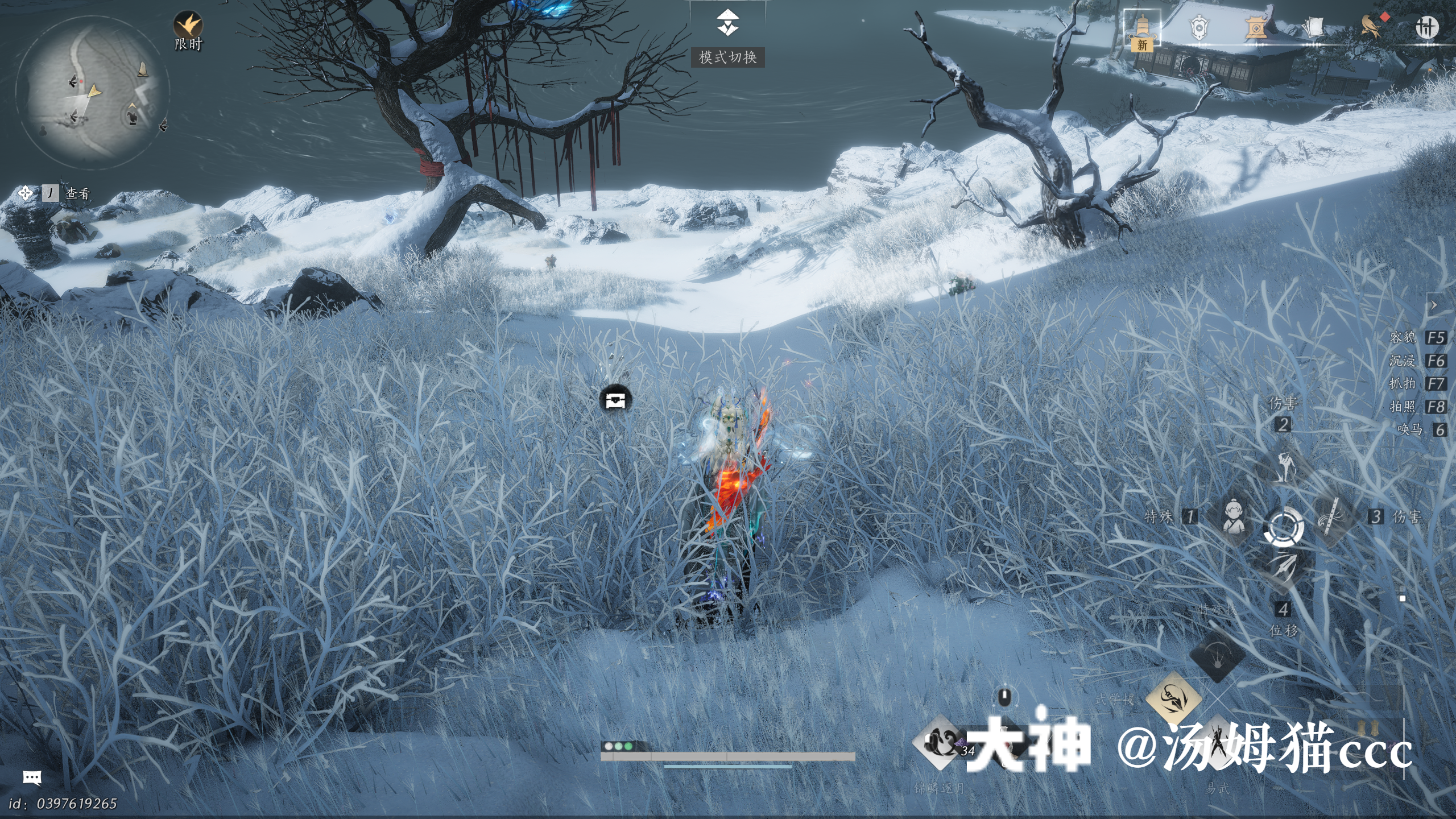
Task: Open the chat bubble icon
Action: point(32,777)
